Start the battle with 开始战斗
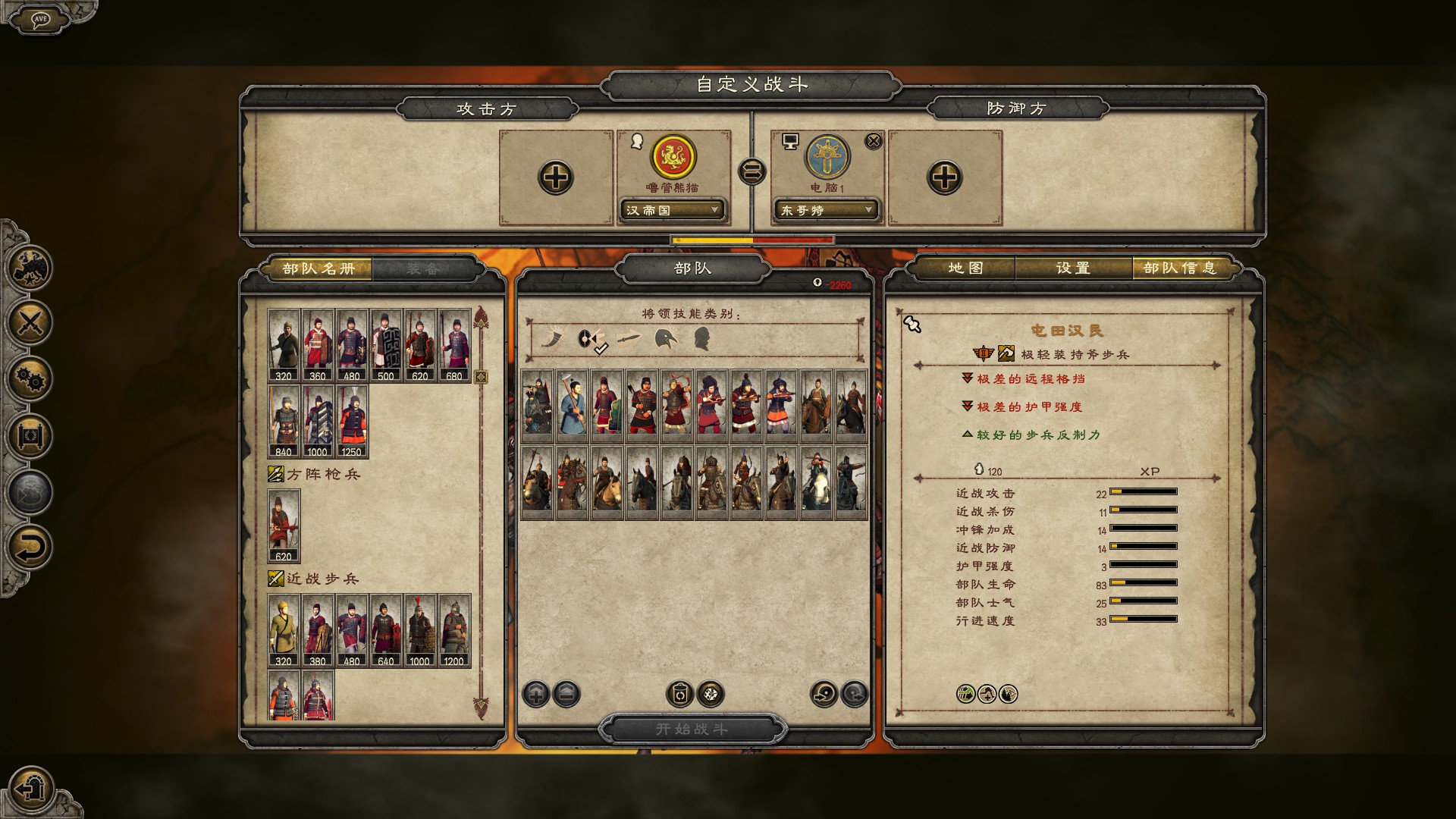The image size is (1456, 819). [692, 729]
